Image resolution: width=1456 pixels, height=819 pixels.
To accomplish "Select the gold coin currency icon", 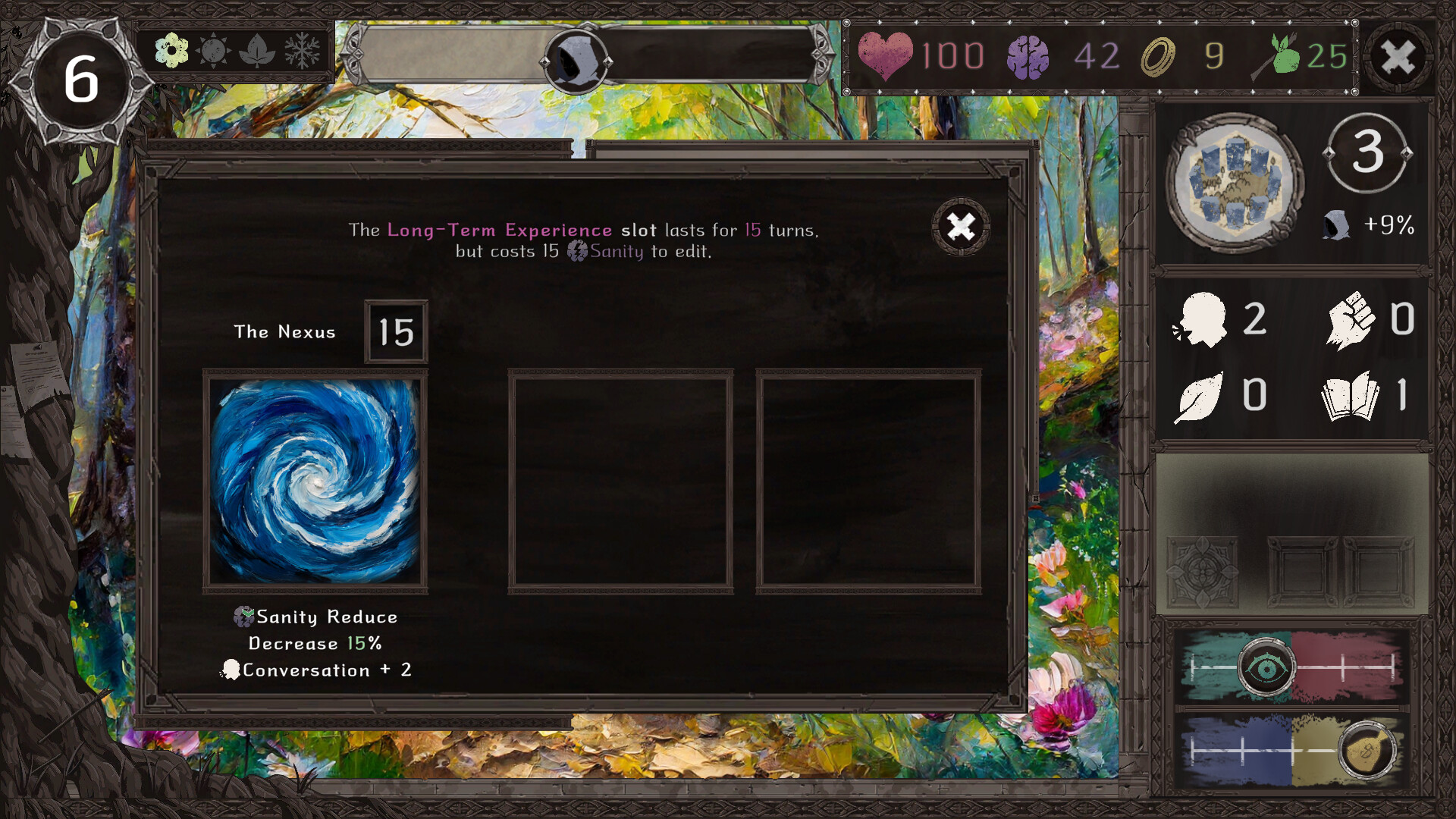I will pos(1160,55).
